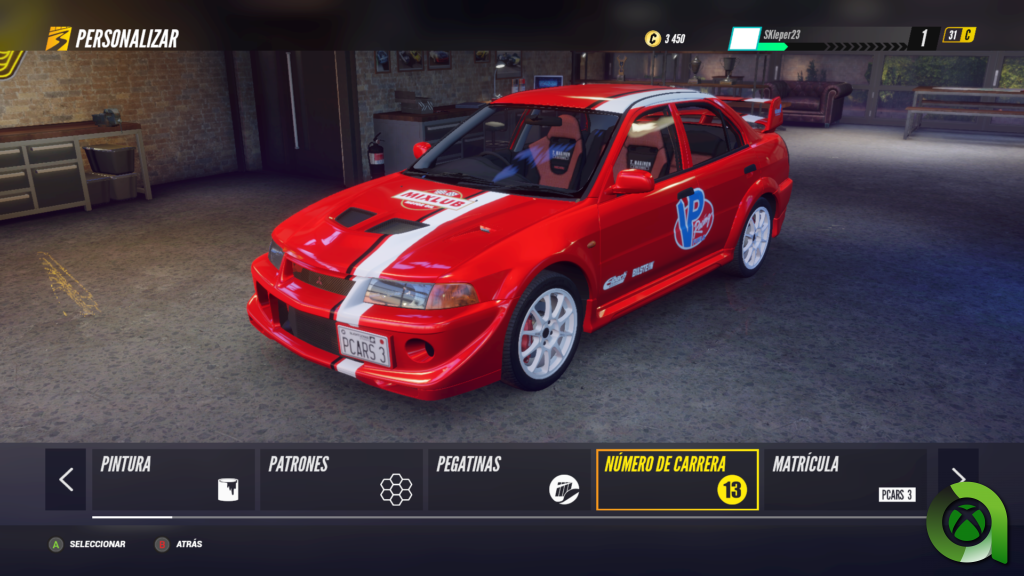Viewport: 1024px width, 576px height.
Task: Click the left arrow to browse previous options
Action: 66,479
